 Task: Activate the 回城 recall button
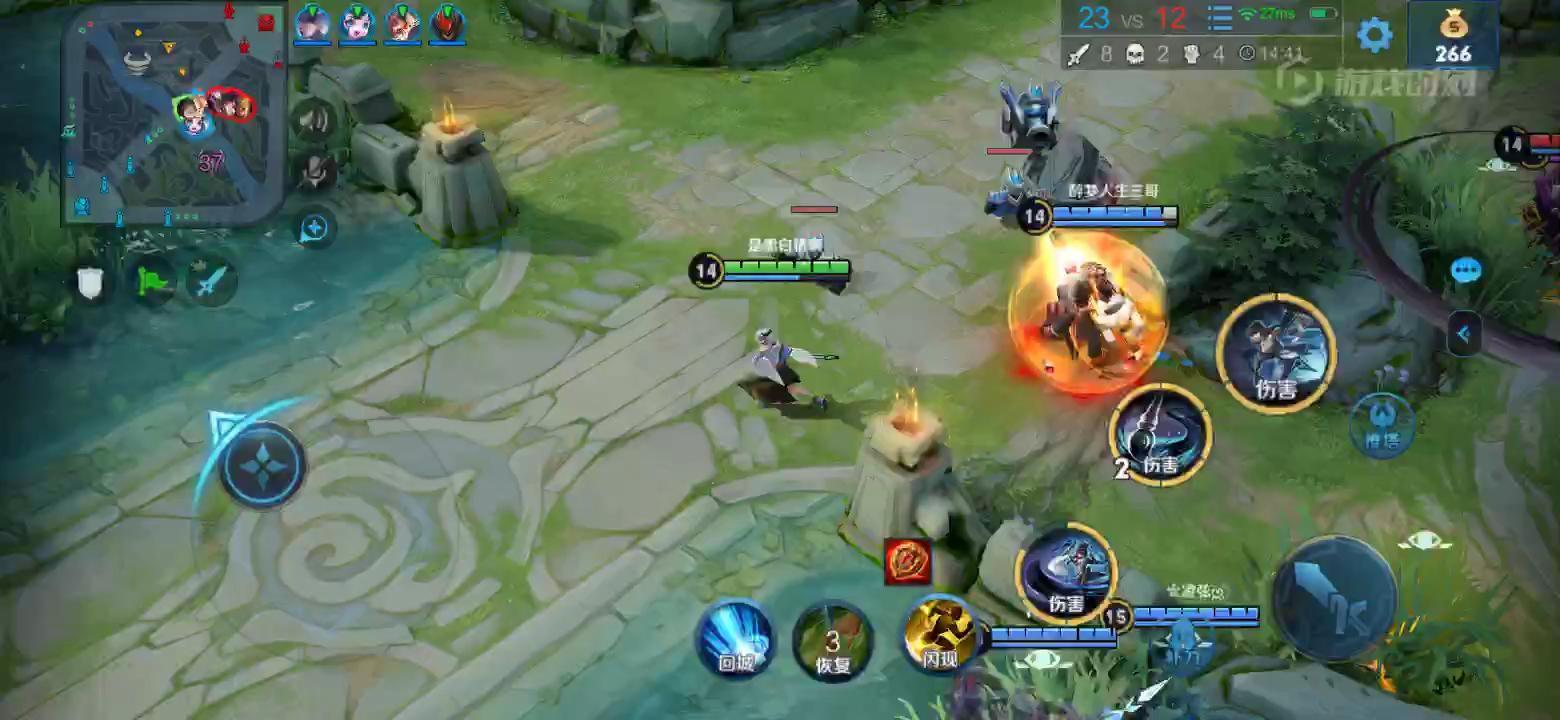(x=735, y=639)
